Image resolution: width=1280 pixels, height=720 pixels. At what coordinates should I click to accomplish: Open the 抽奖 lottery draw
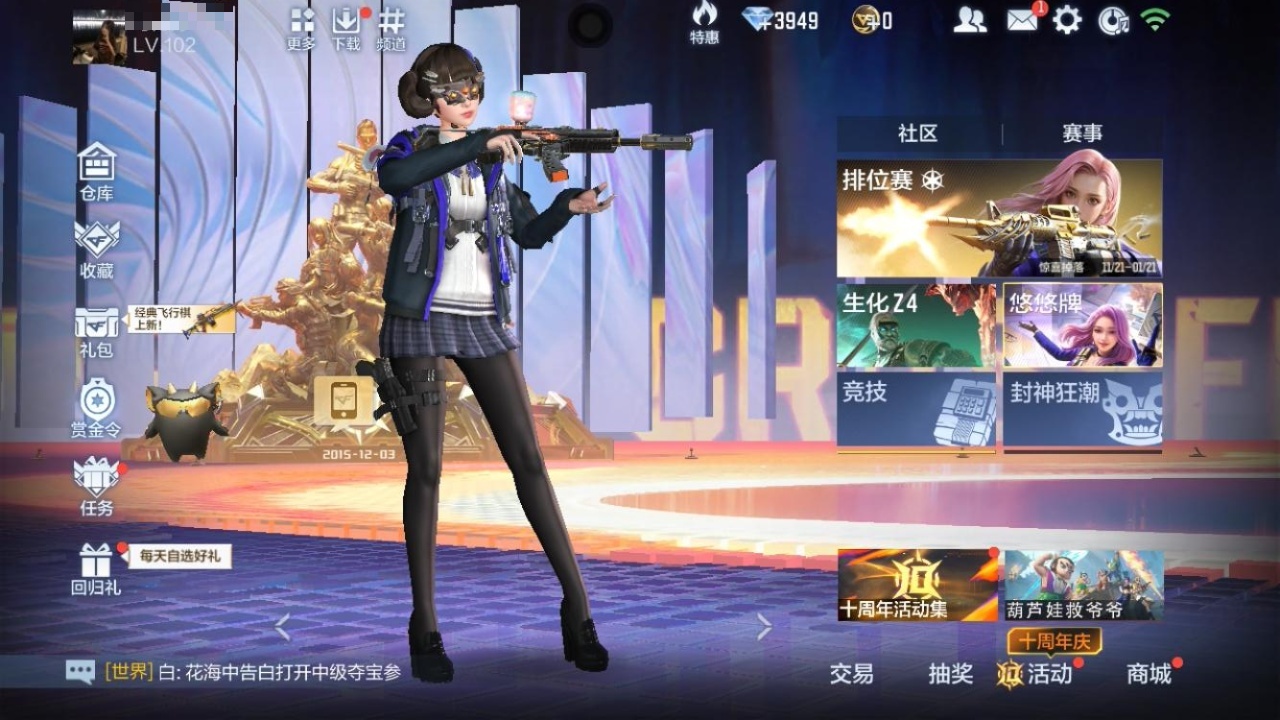950,674
